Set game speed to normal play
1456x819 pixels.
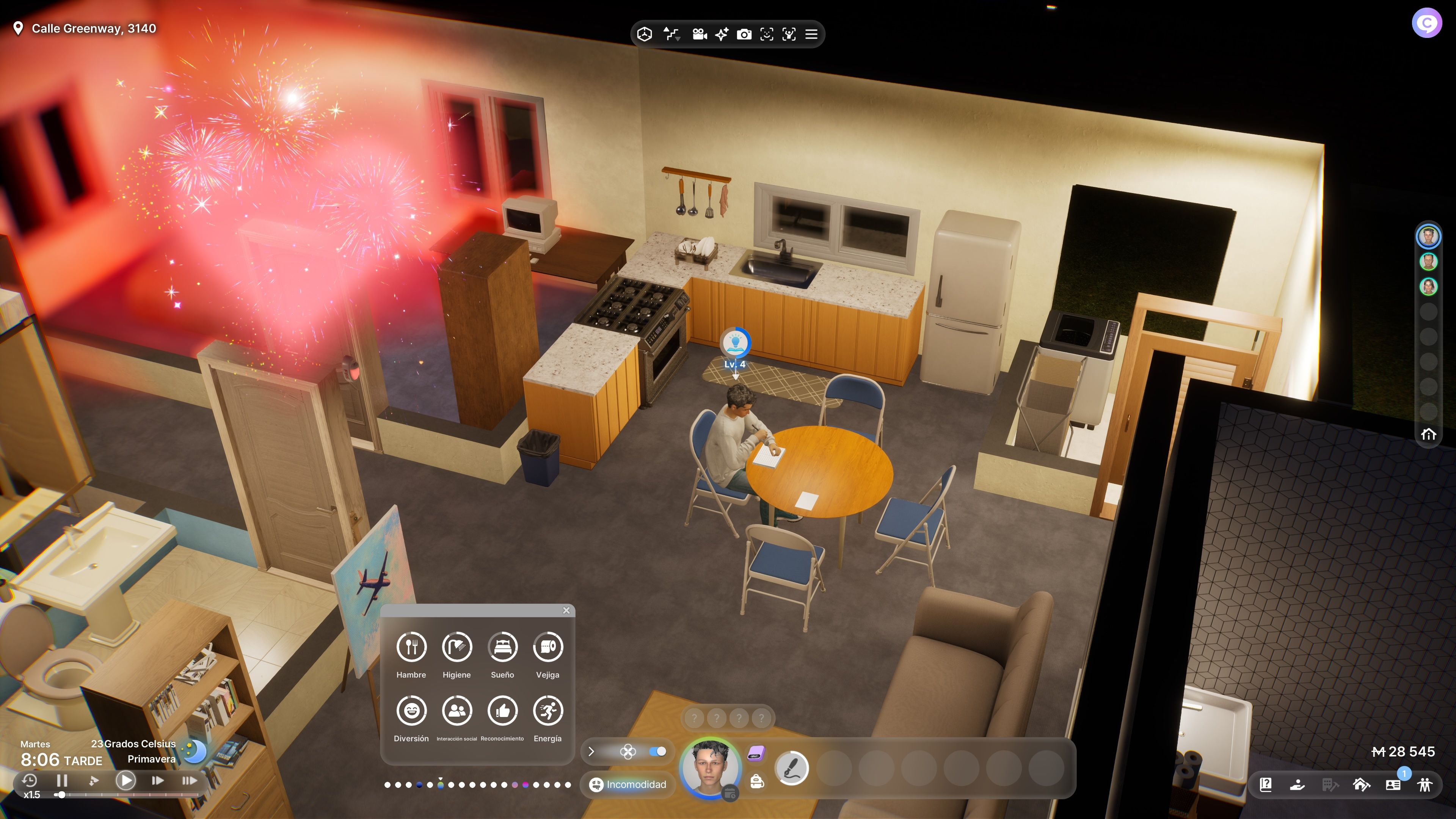pos(126,781)
